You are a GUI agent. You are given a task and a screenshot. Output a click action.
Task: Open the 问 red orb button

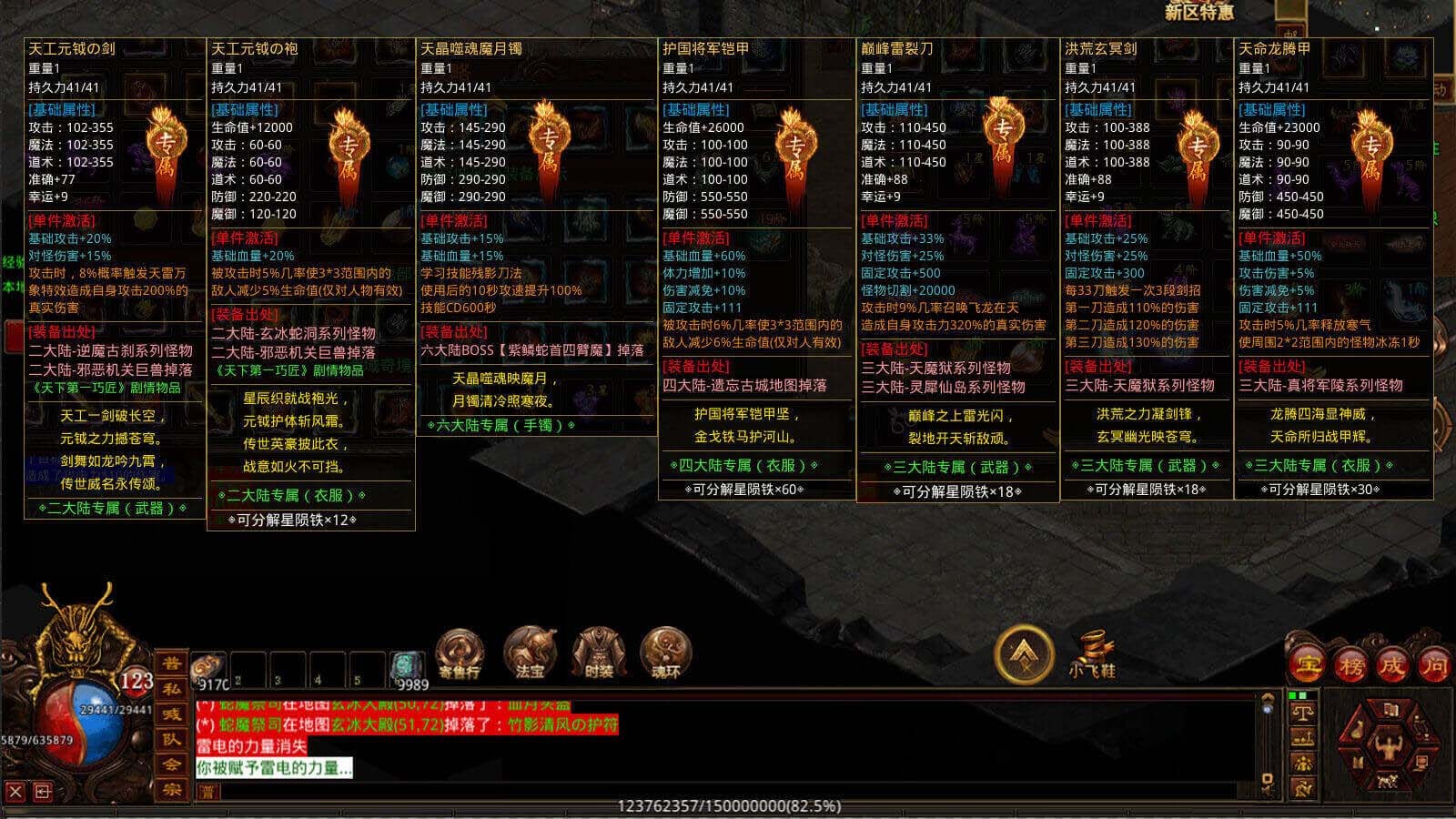(x=1434, y=665)
